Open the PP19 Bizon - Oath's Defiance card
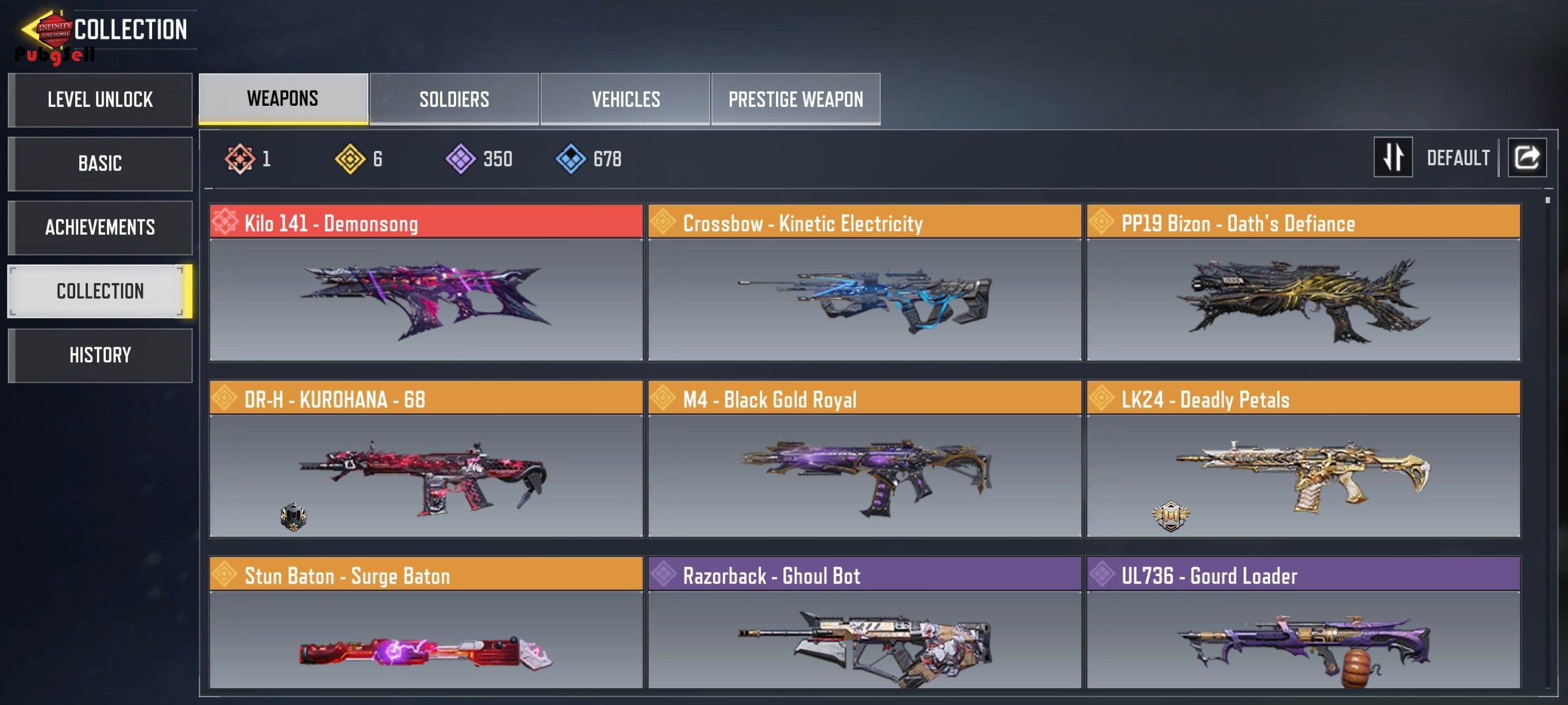 pyautogui.click(x=1303, y=283)
